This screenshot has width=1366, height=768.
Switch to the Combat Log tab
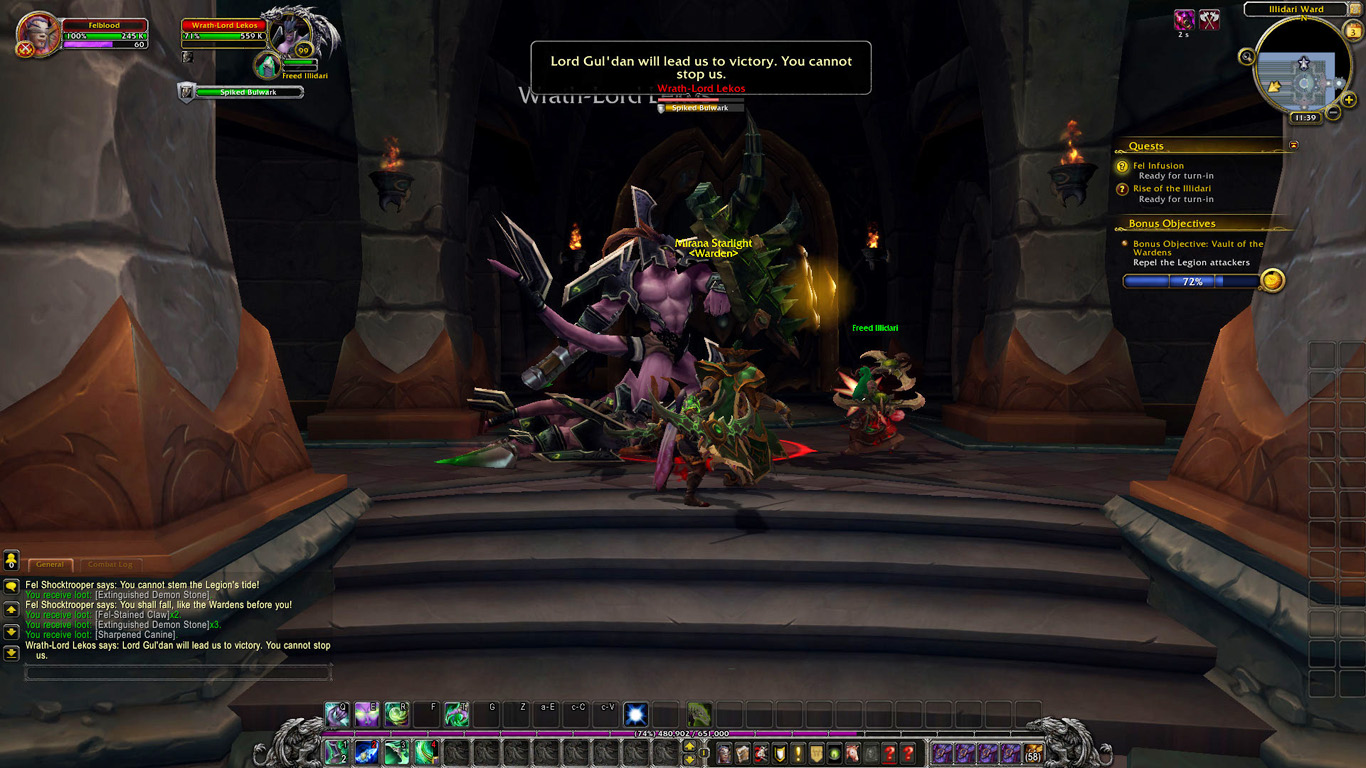click(x=109, y=565)
